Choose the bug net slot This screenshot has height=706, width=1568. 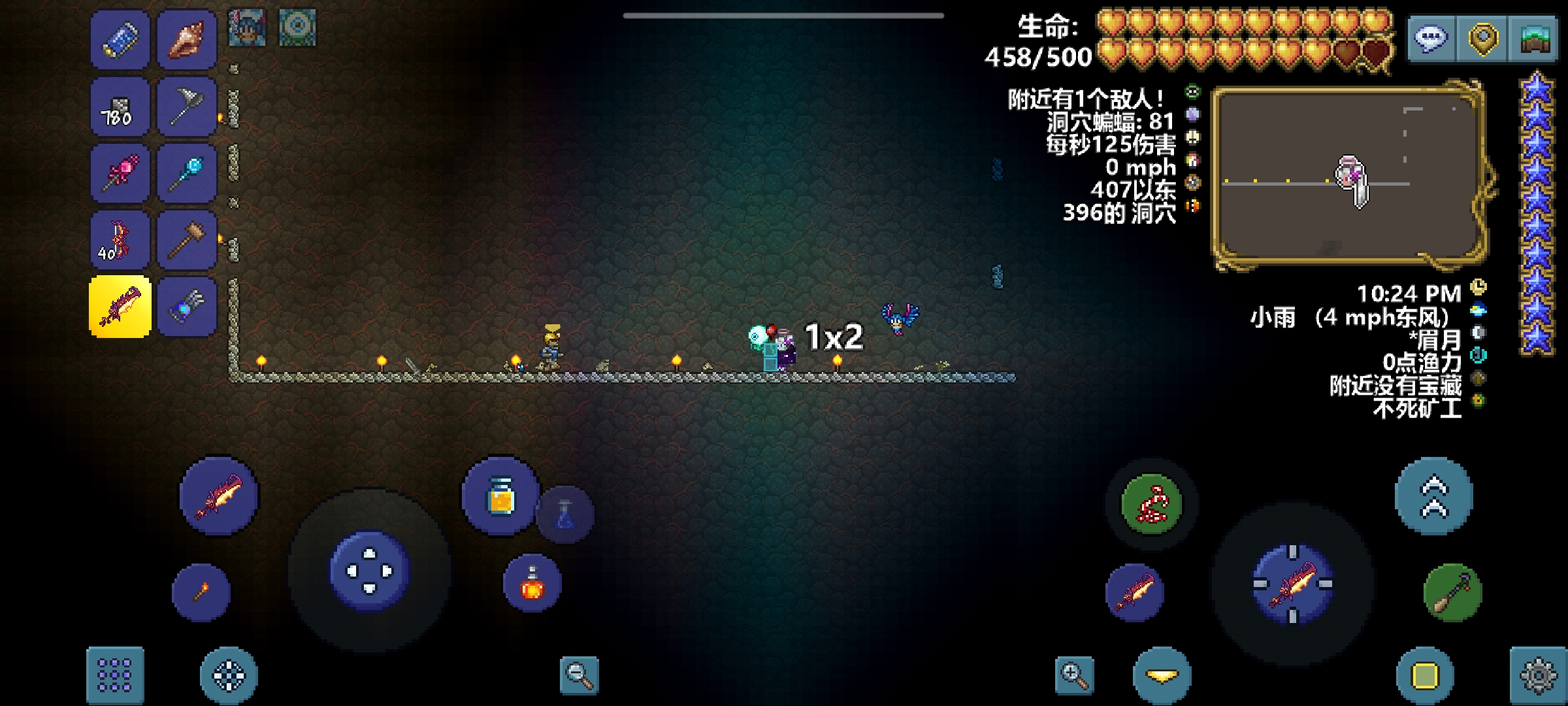187,107
